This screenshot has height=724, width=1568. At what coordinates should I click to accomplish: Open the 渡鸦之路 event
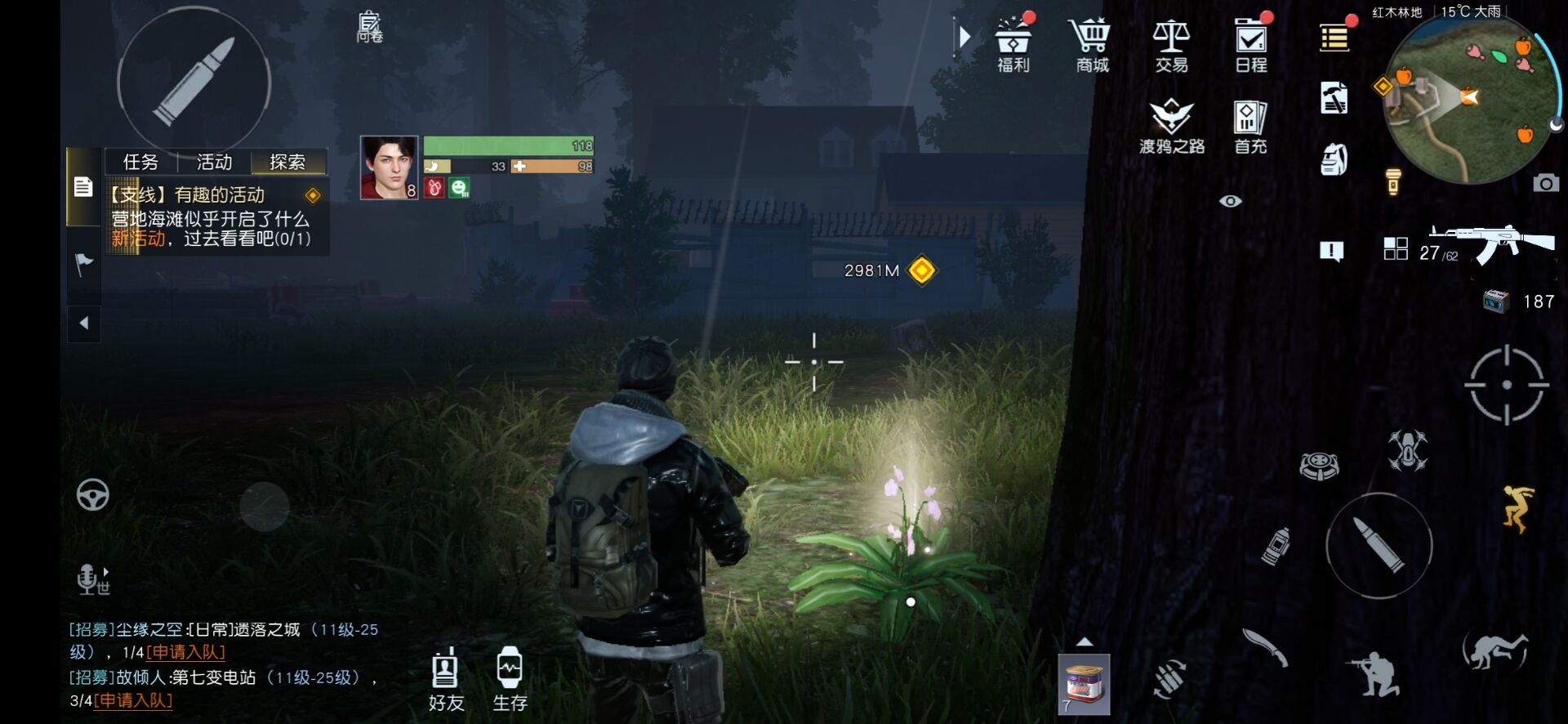1172,127
